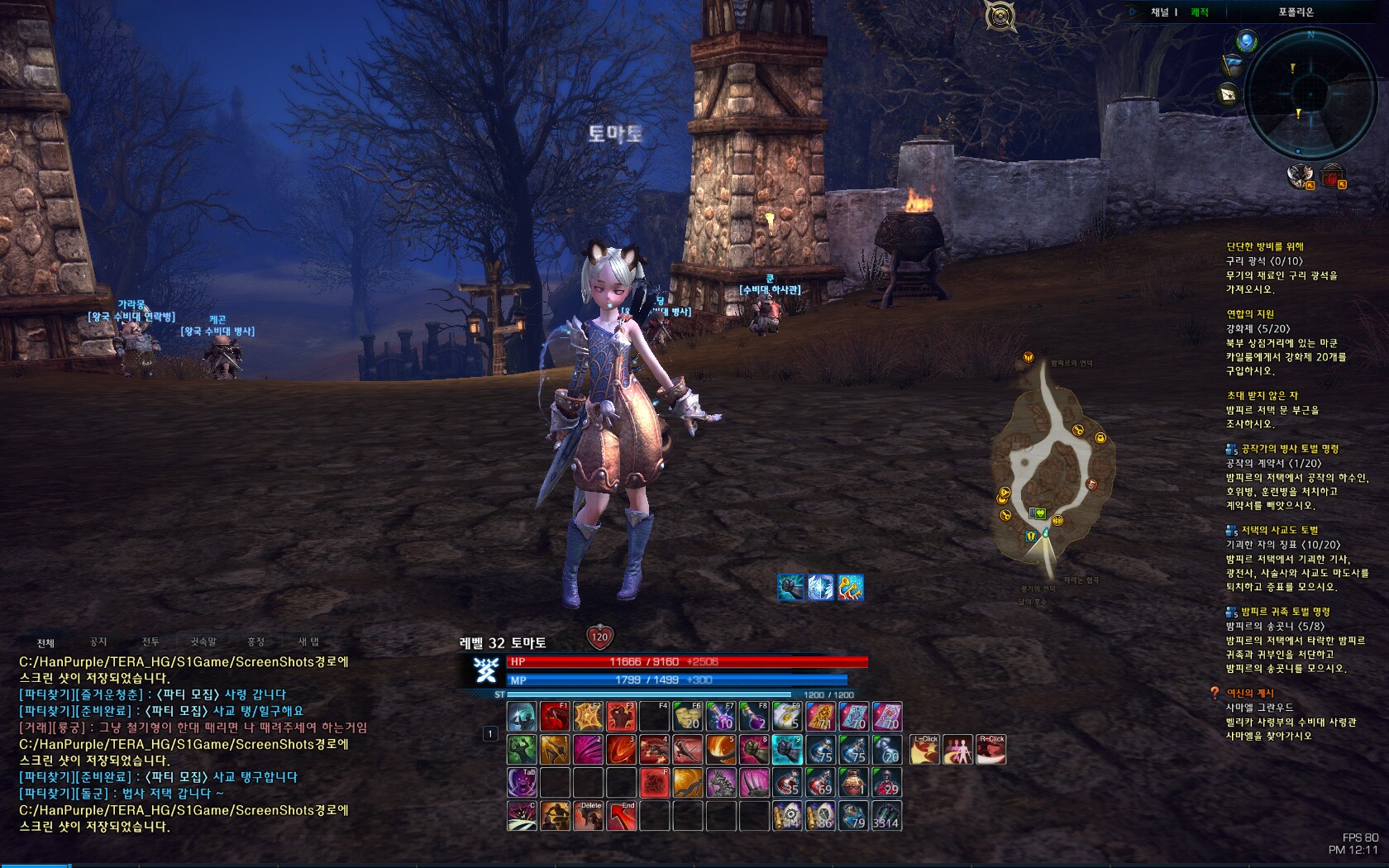Screen dimensions: 1389x868
Task: Open the 여신의 계시 quest in tracker
Action: pyautogui.click(x=1250, y=693)
